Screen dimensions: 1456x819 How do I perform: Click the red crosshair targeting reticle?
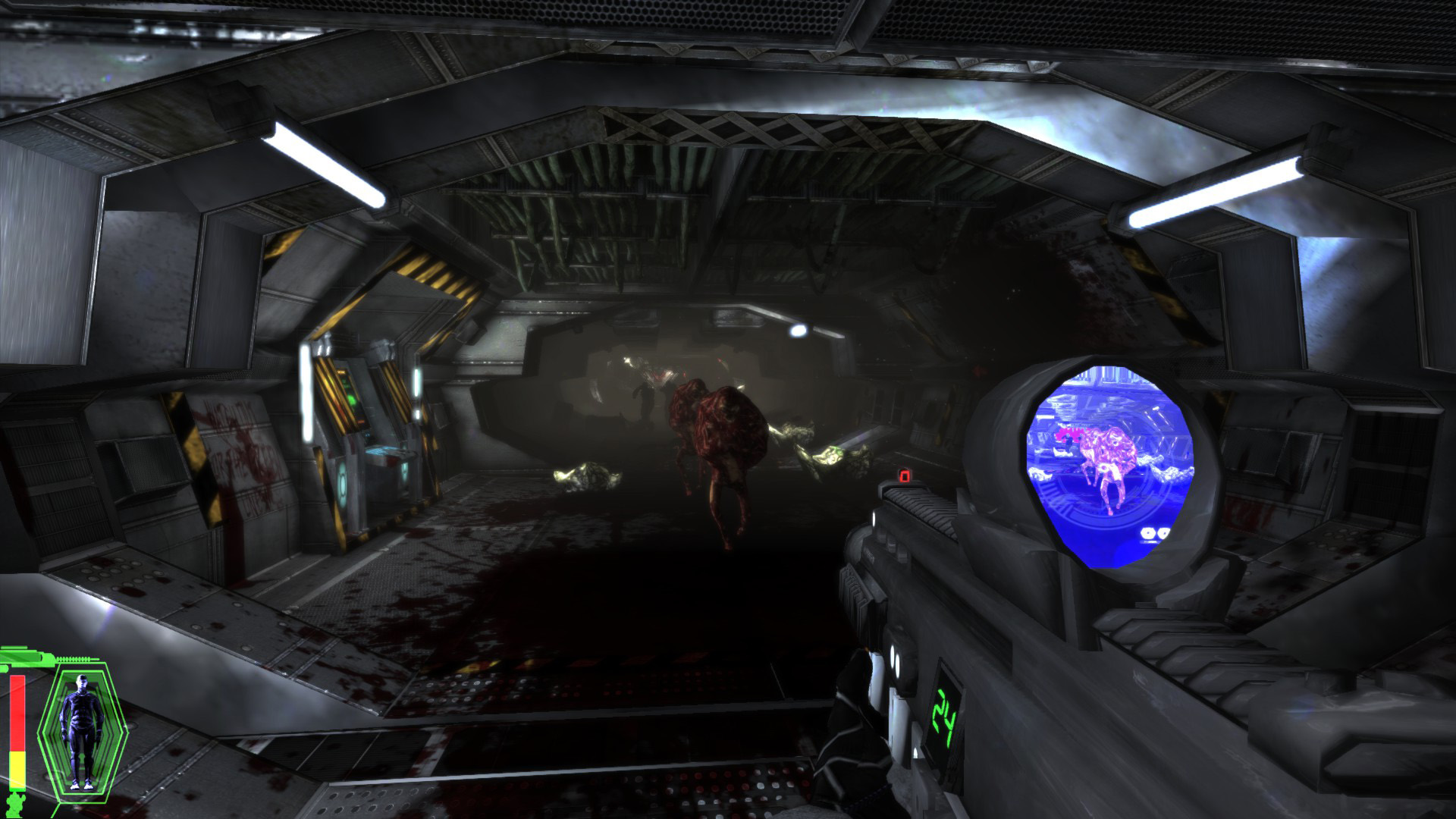[903, 476]
